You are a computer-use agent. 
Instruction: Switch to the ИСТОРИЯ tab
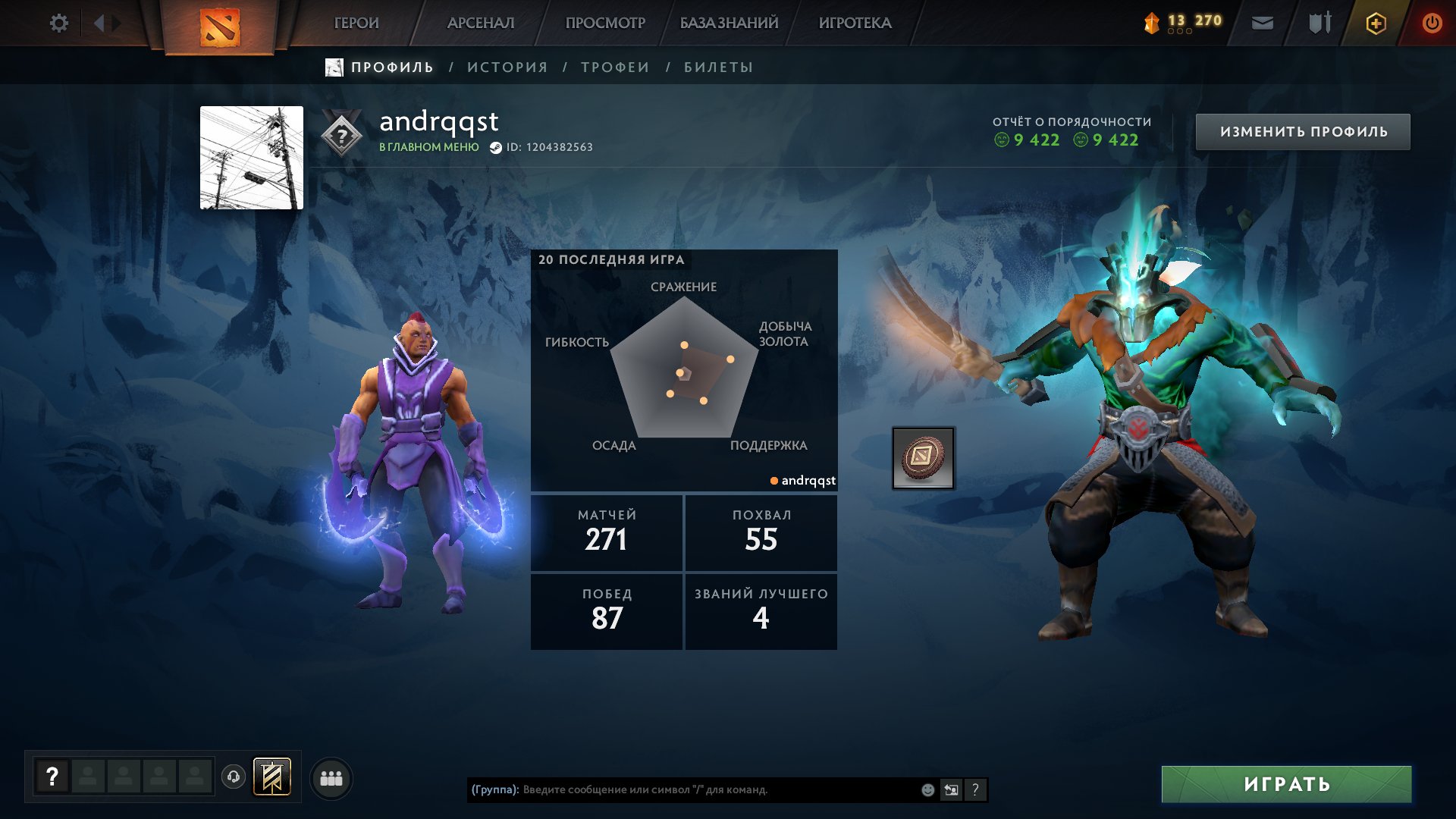pos(507,67)
